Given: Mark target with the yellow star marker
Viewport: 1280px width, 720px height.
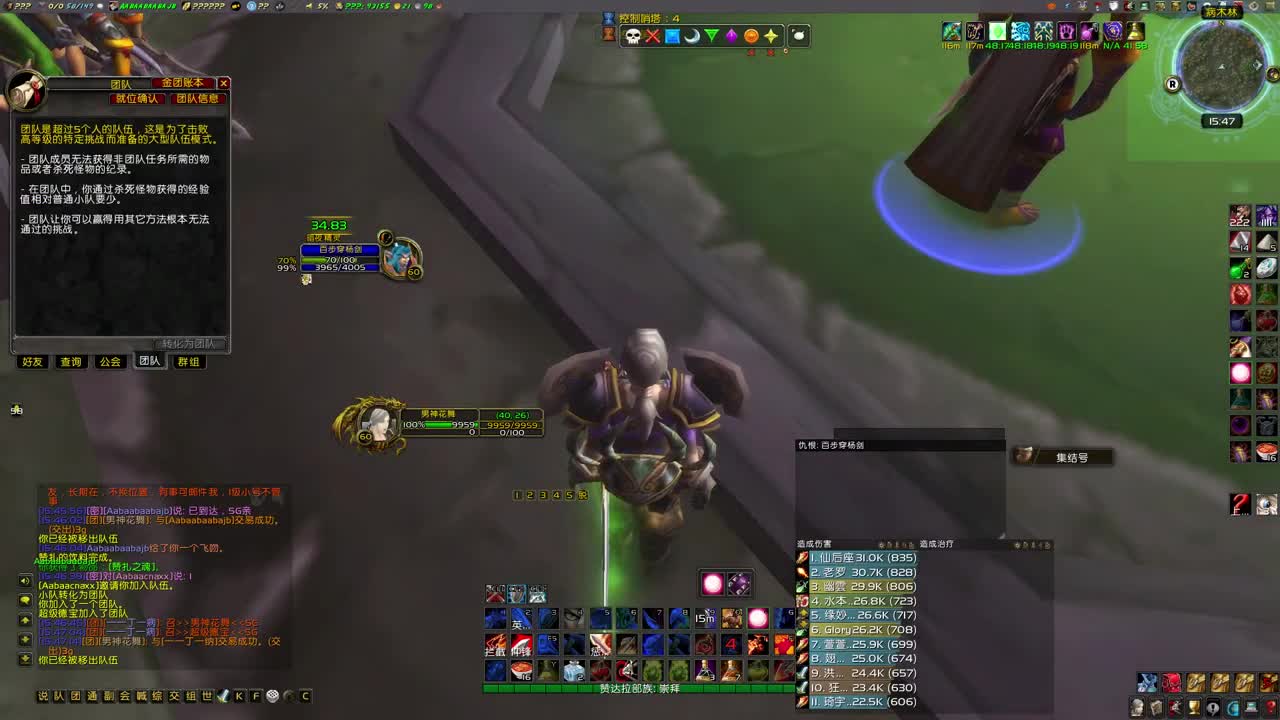Looking at the screenshot, I should tap(771, 37).
